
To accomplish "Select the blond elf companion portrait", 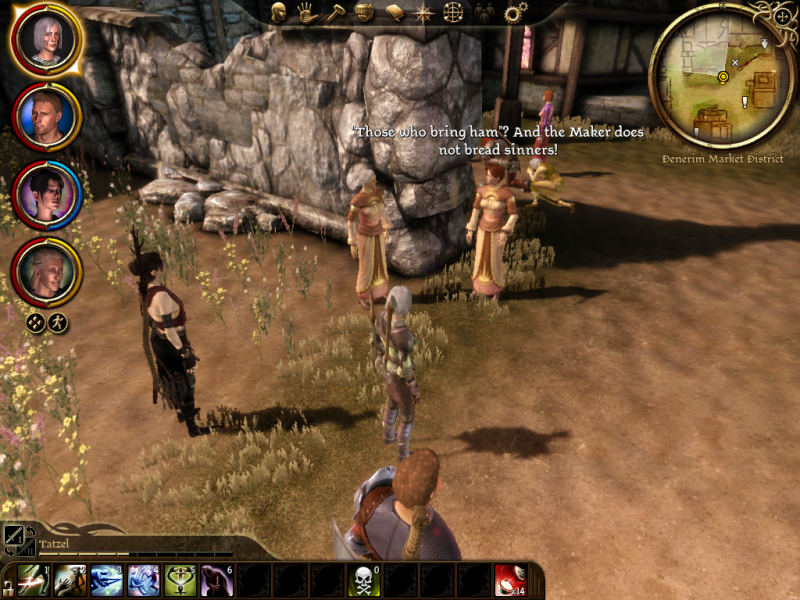I will click(46, 270).
